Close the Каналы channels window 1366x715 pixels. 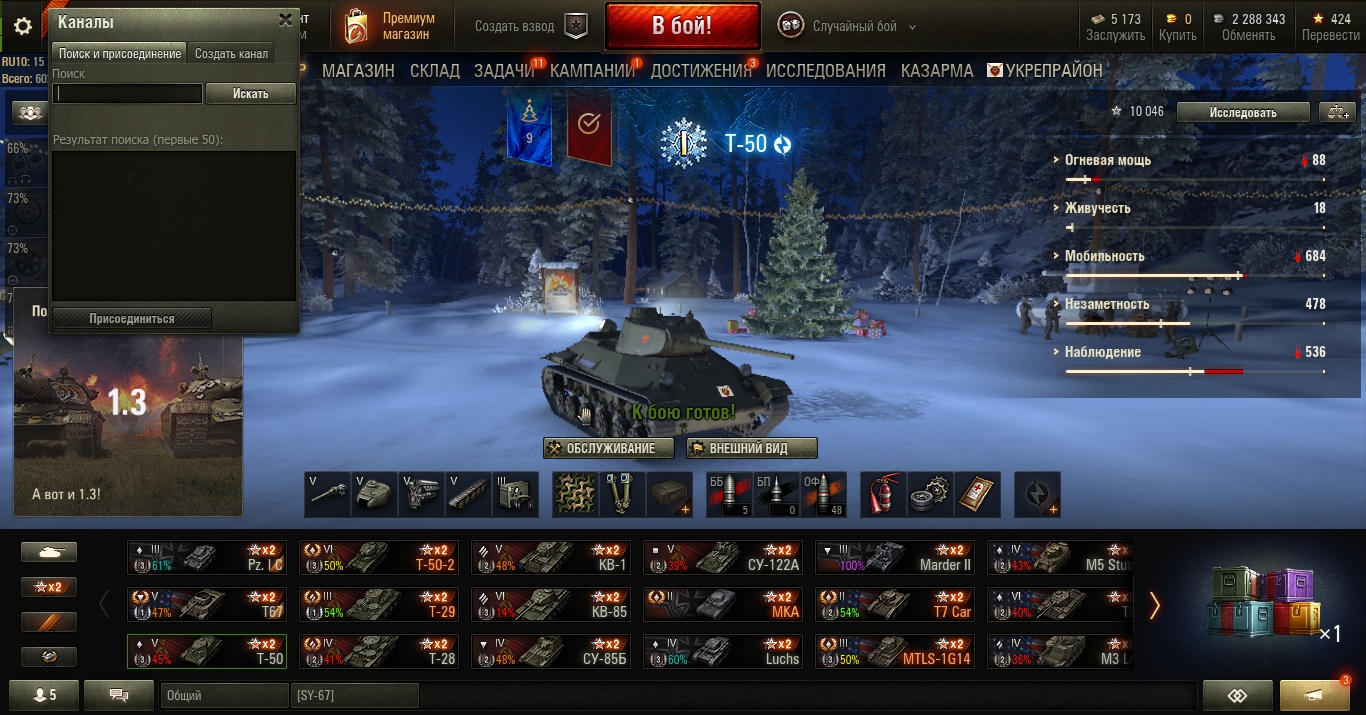pos(286,20)
